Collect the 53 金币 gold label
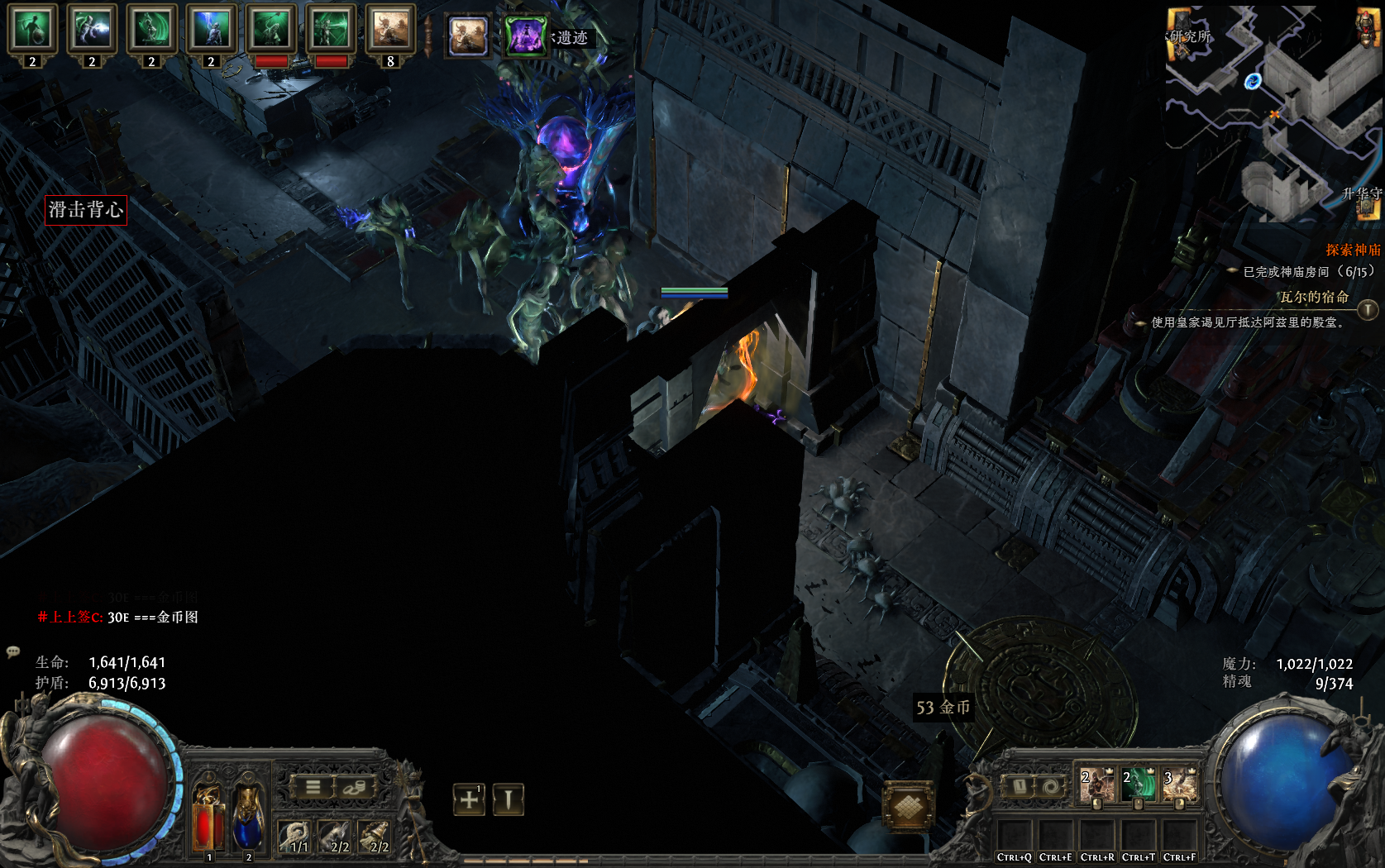 [x=943, y=708]
